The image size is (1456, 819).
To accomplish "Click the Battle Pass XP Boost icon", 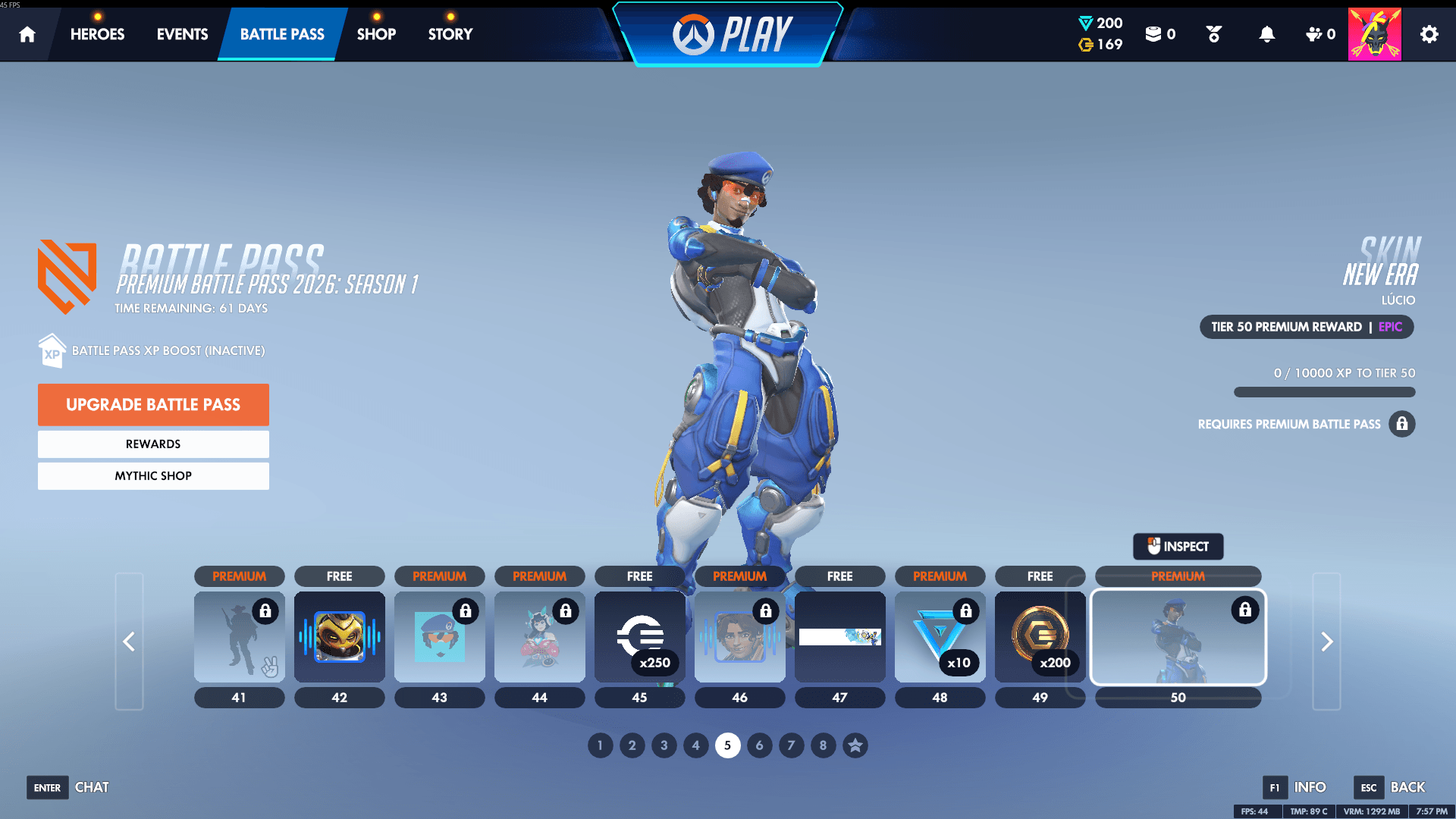I will [51, 350].
